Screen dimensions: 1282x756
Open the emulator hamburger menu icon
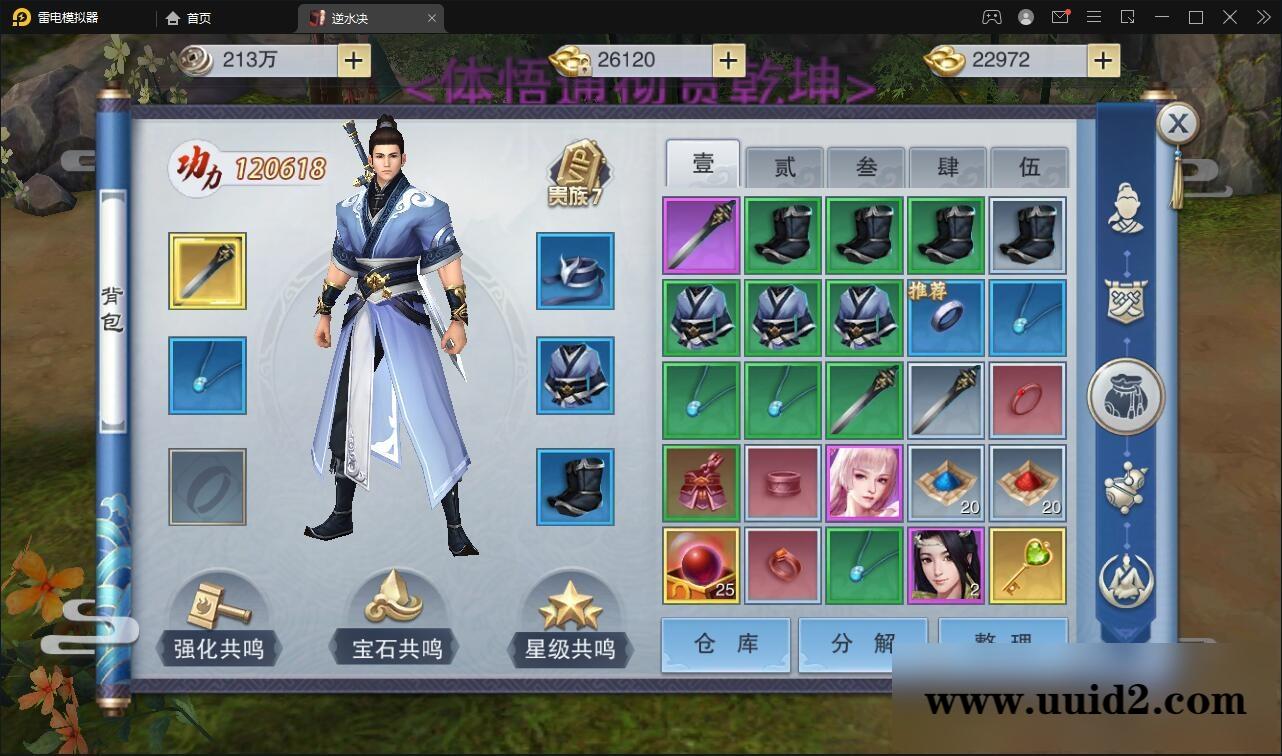click(1095, 17)
